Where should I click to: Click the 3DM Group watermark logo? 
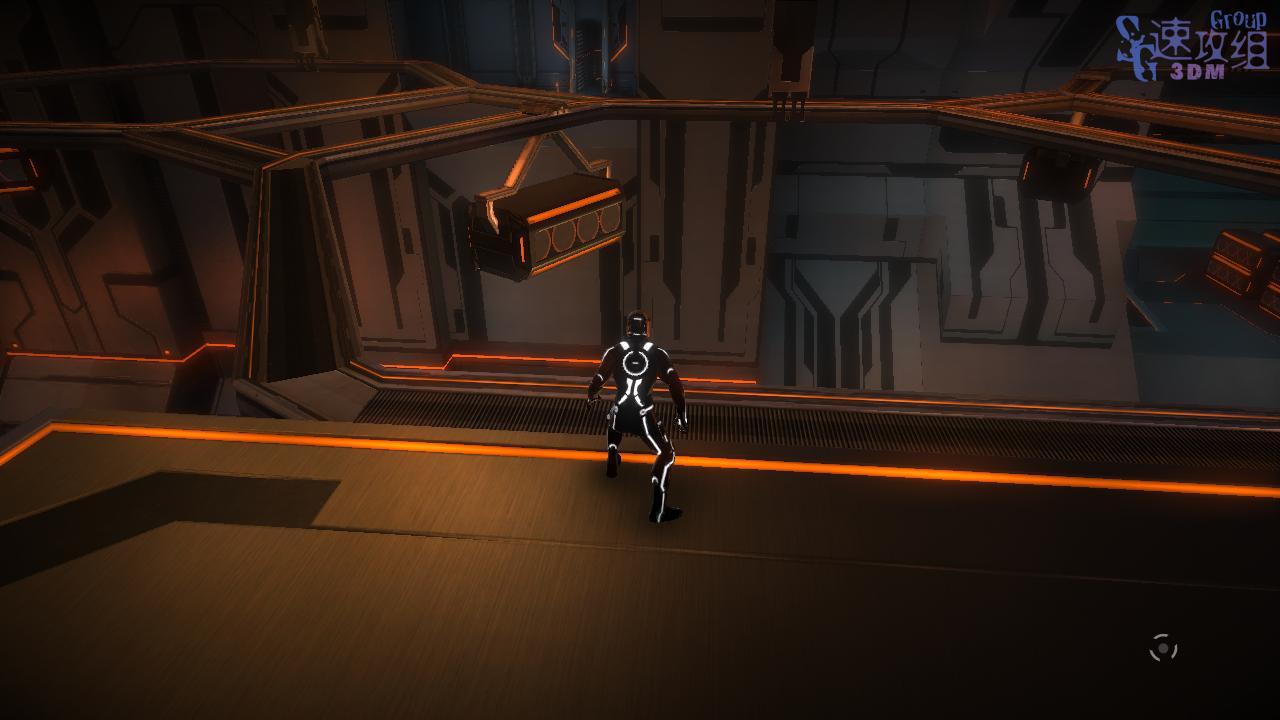(1191, 46)
